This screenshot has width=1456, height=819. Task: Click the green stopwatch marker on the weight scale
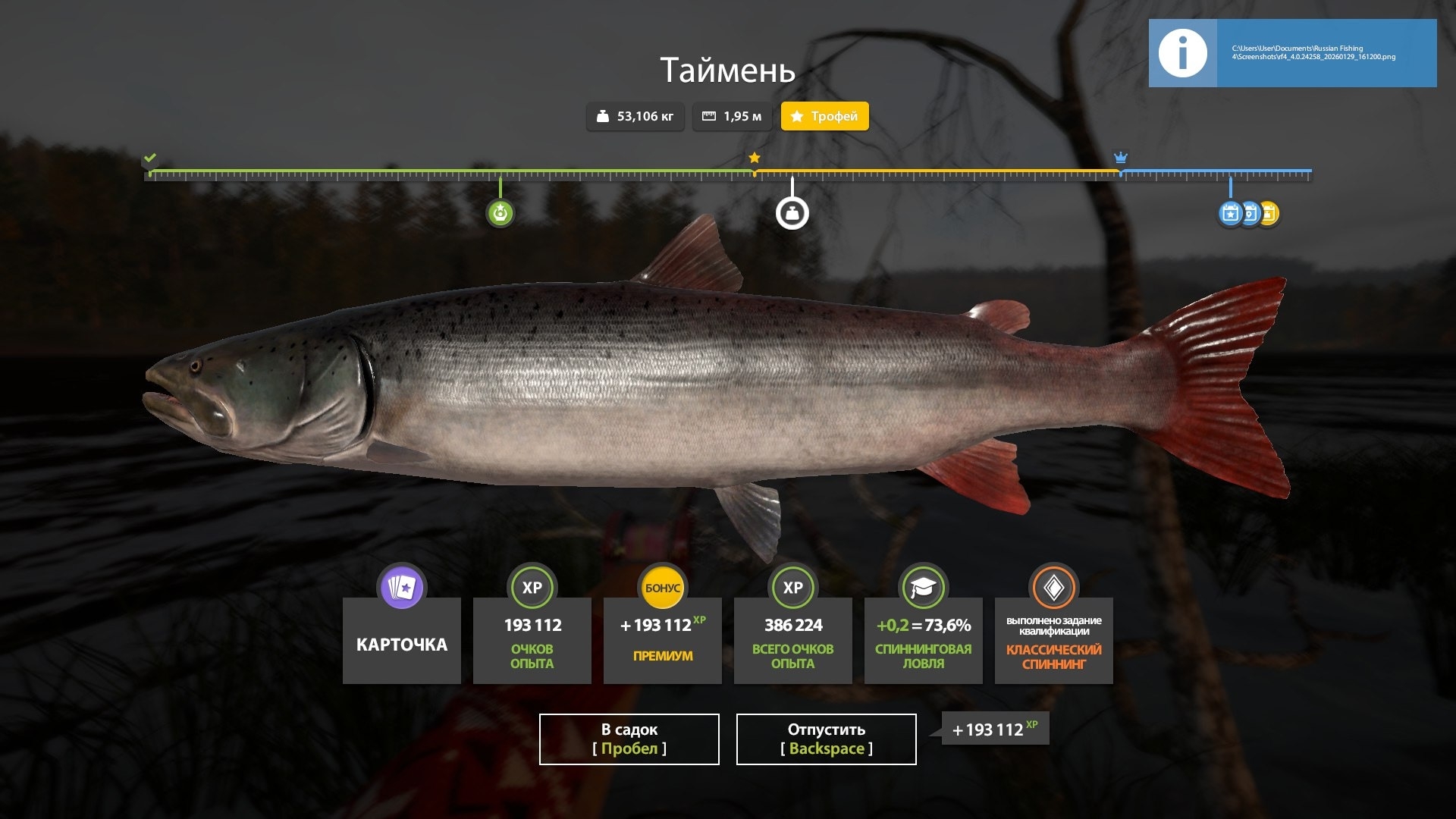[x=500, y=213]
